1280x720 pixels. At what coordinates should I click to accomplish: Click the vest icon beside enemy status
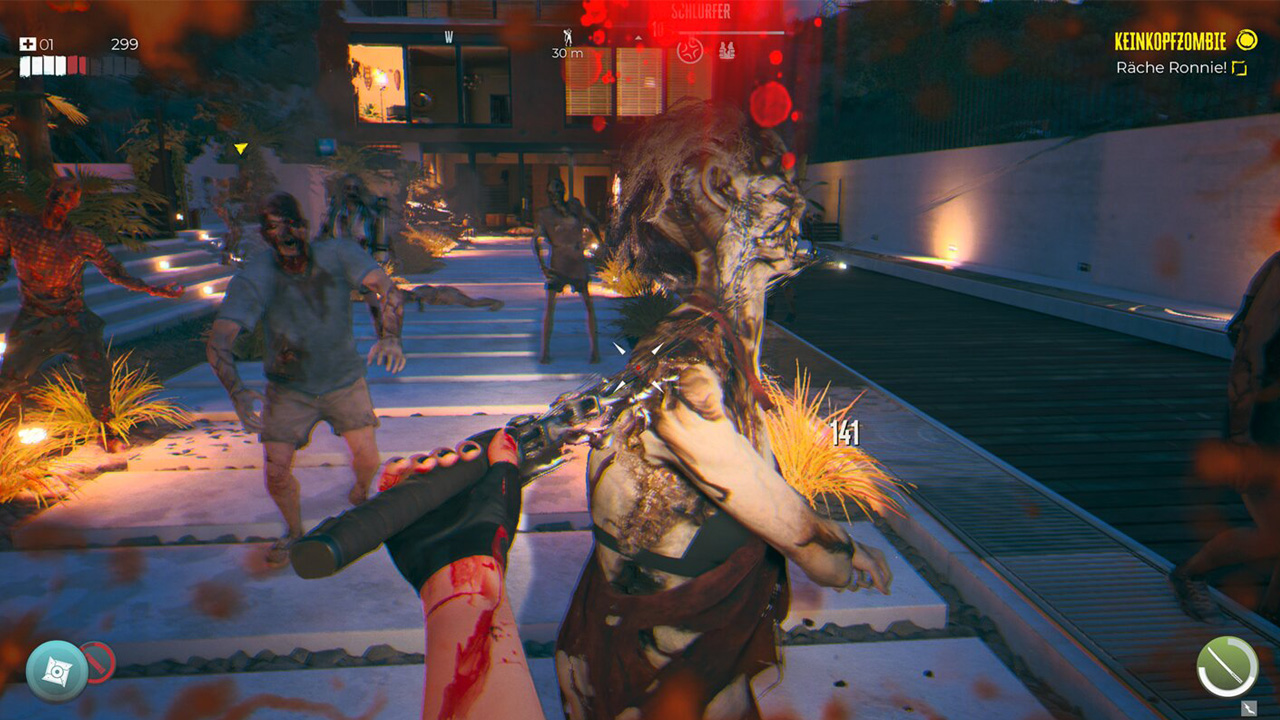point(726,50)
